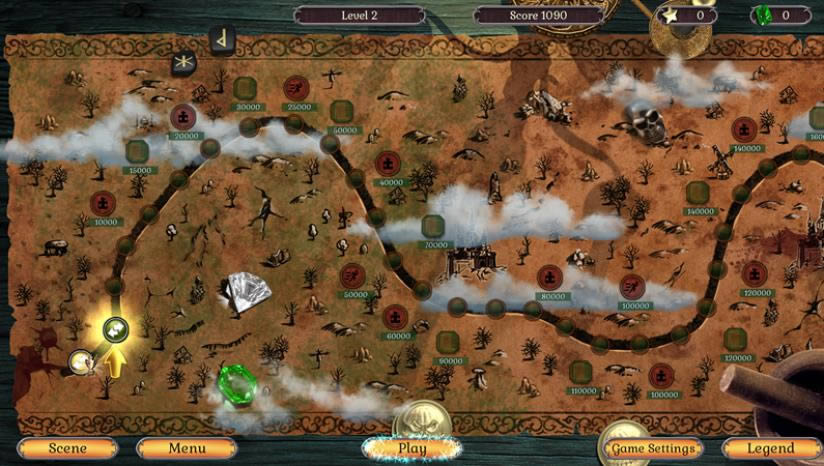This screenshot has height=466, width=824.
Task: Pick the 25000 point running-figure marker
Action: coord(296,88)
